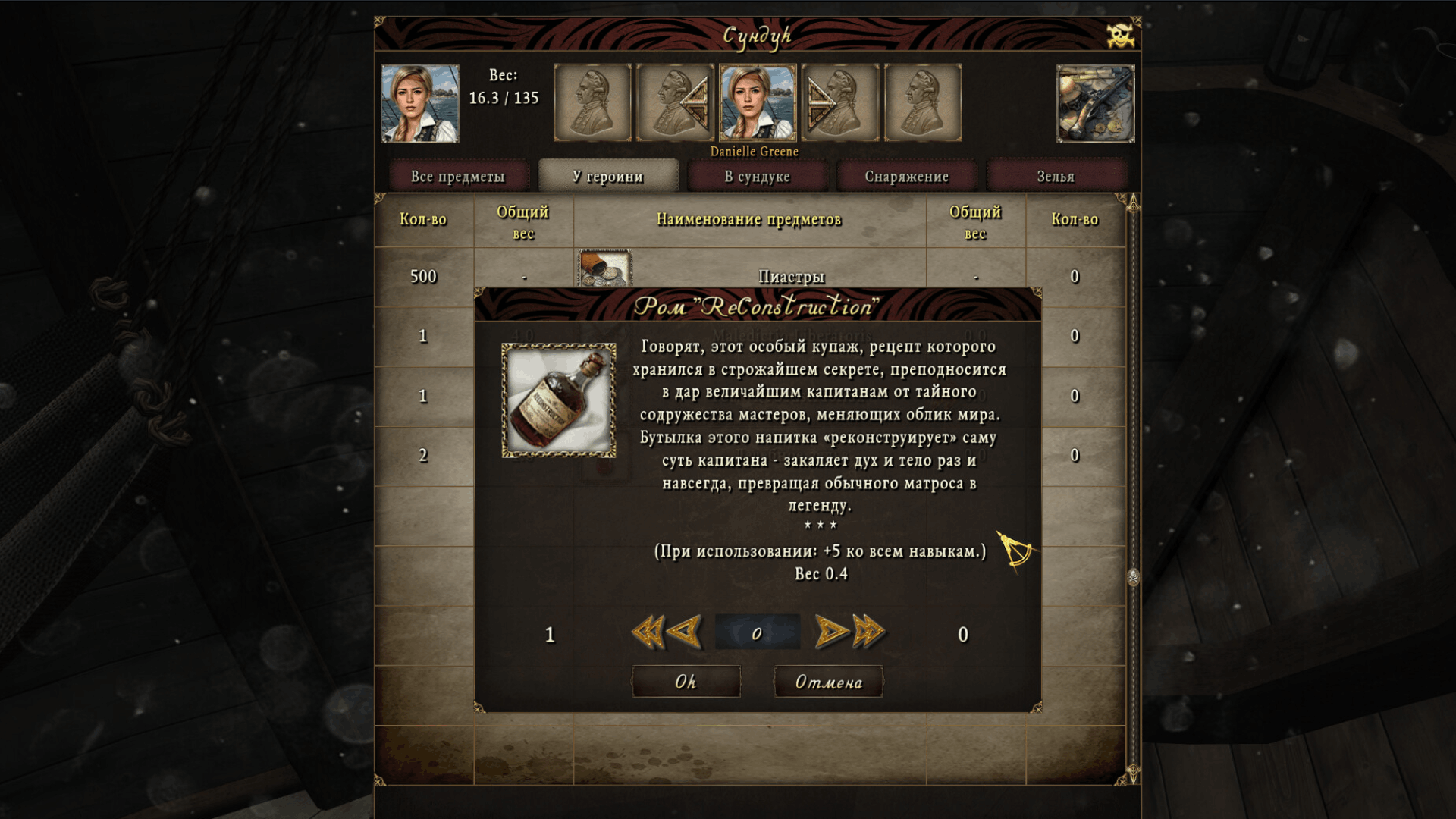Open the "У героини" tab
The image size is (1456, 819).
(607, 177)
